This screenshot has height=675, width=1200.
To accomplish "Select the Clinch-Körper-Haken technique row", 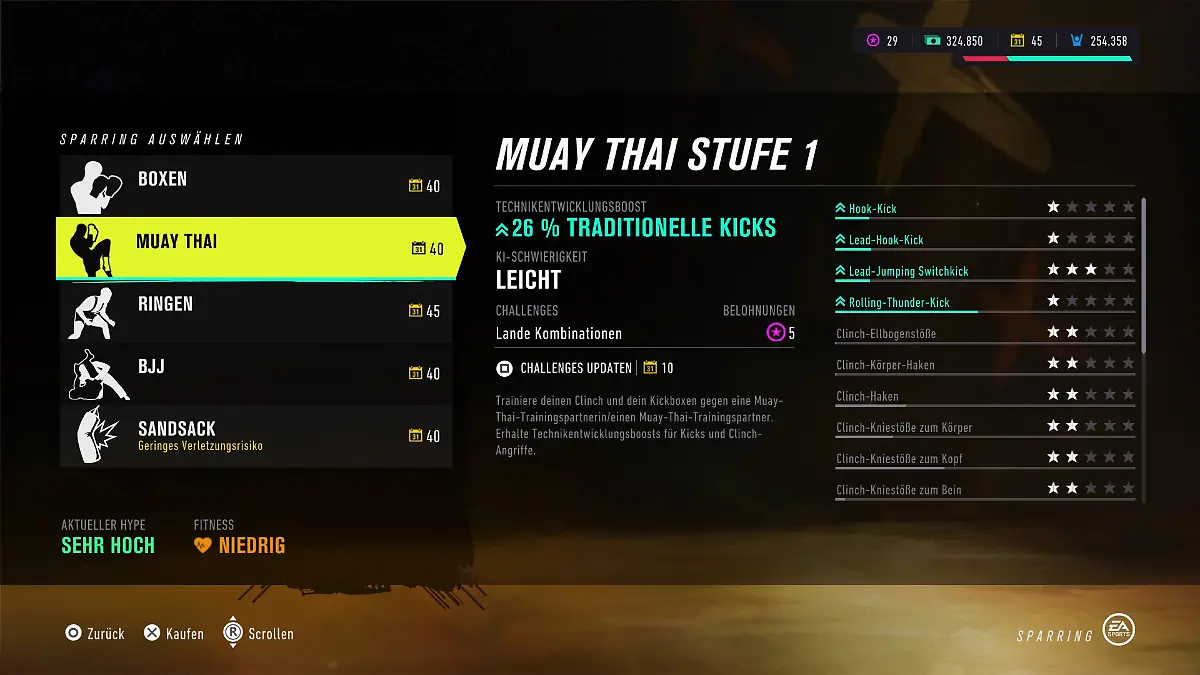I will click(984, 365).
